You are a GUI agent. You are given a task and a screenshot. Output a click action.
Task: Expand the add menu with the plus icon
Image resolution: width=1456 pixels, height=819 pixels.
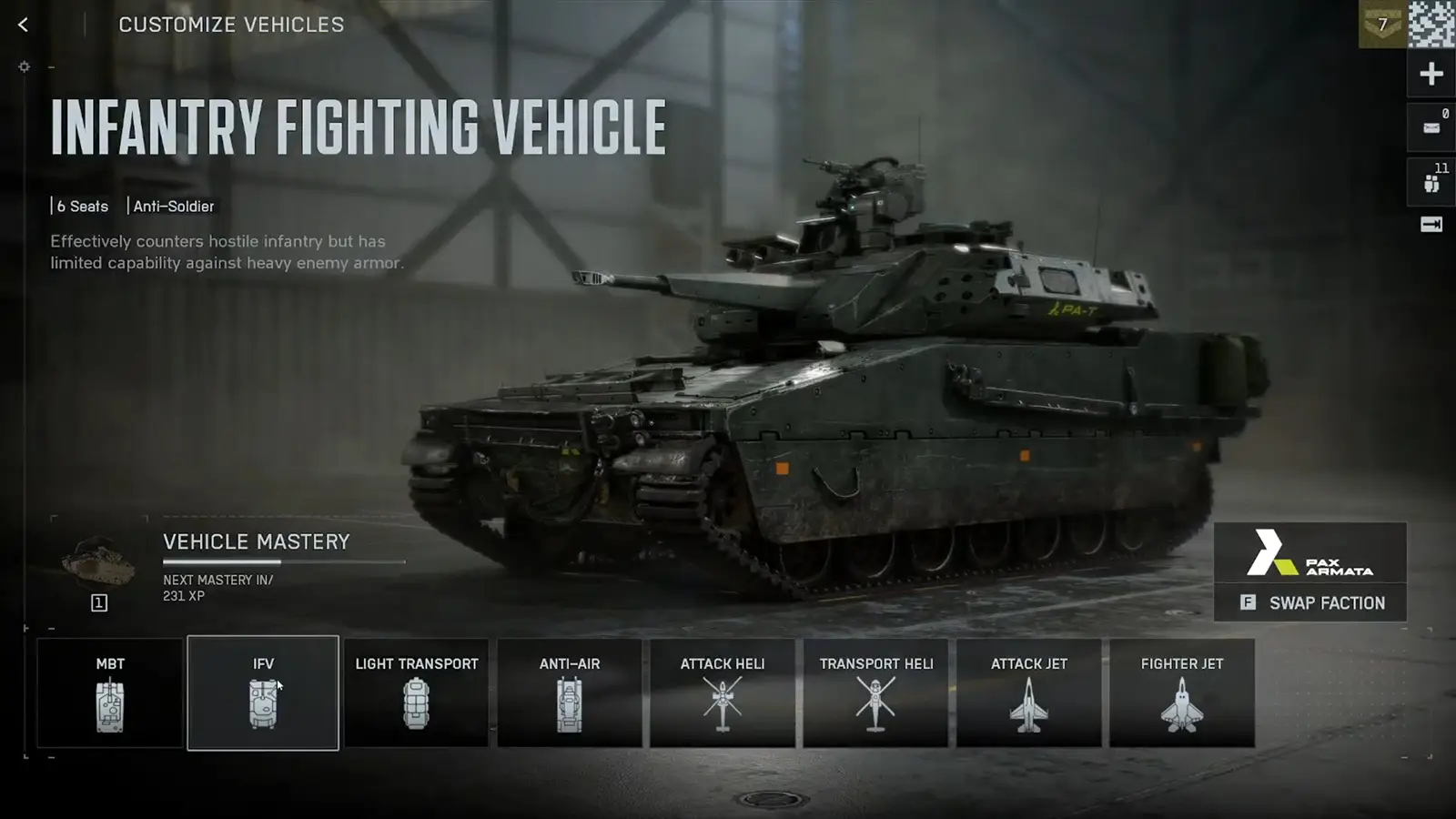coord(1430,72)
